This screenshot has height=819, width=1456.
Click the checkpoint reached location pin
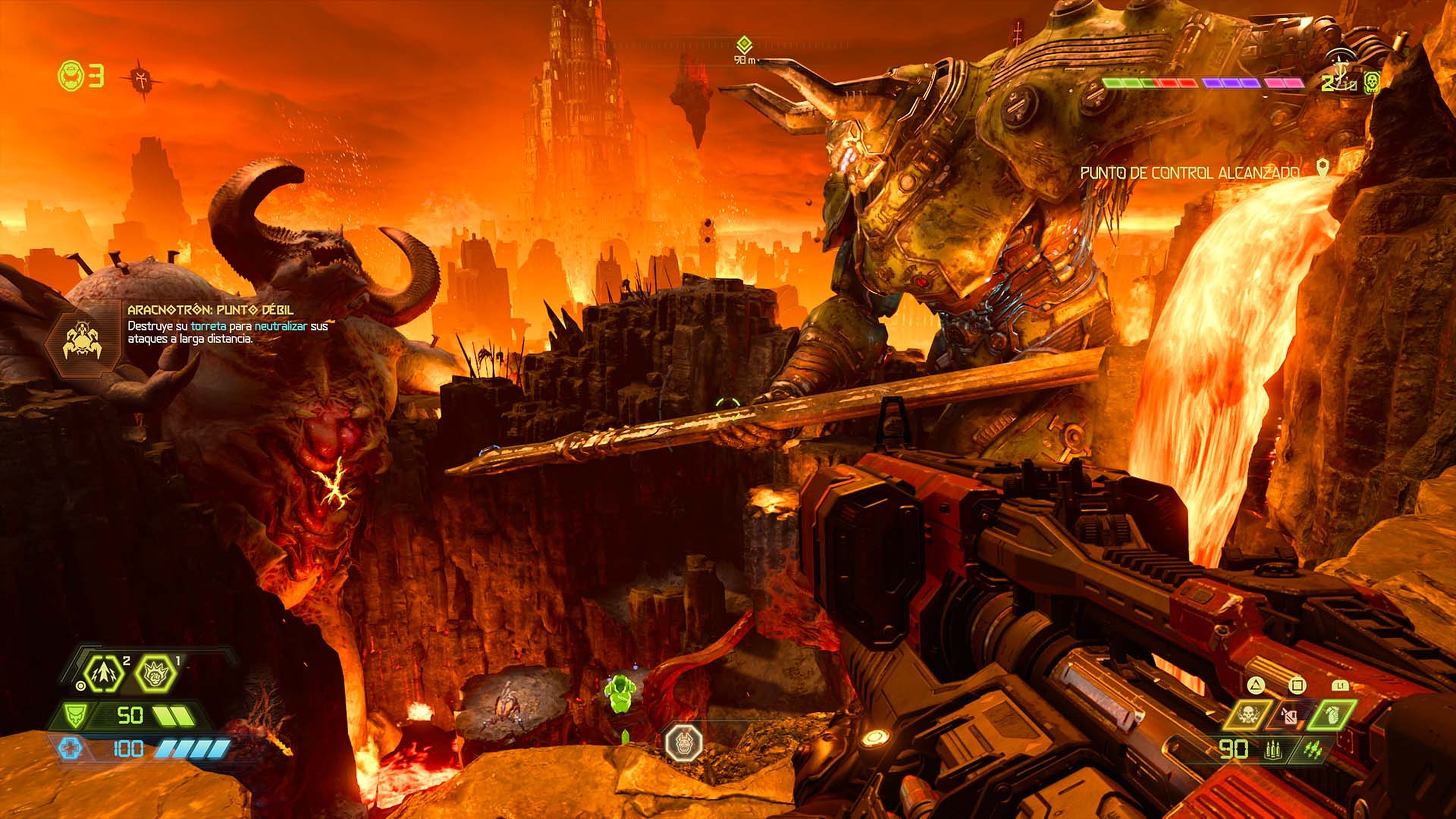[x=1322, y=167]
